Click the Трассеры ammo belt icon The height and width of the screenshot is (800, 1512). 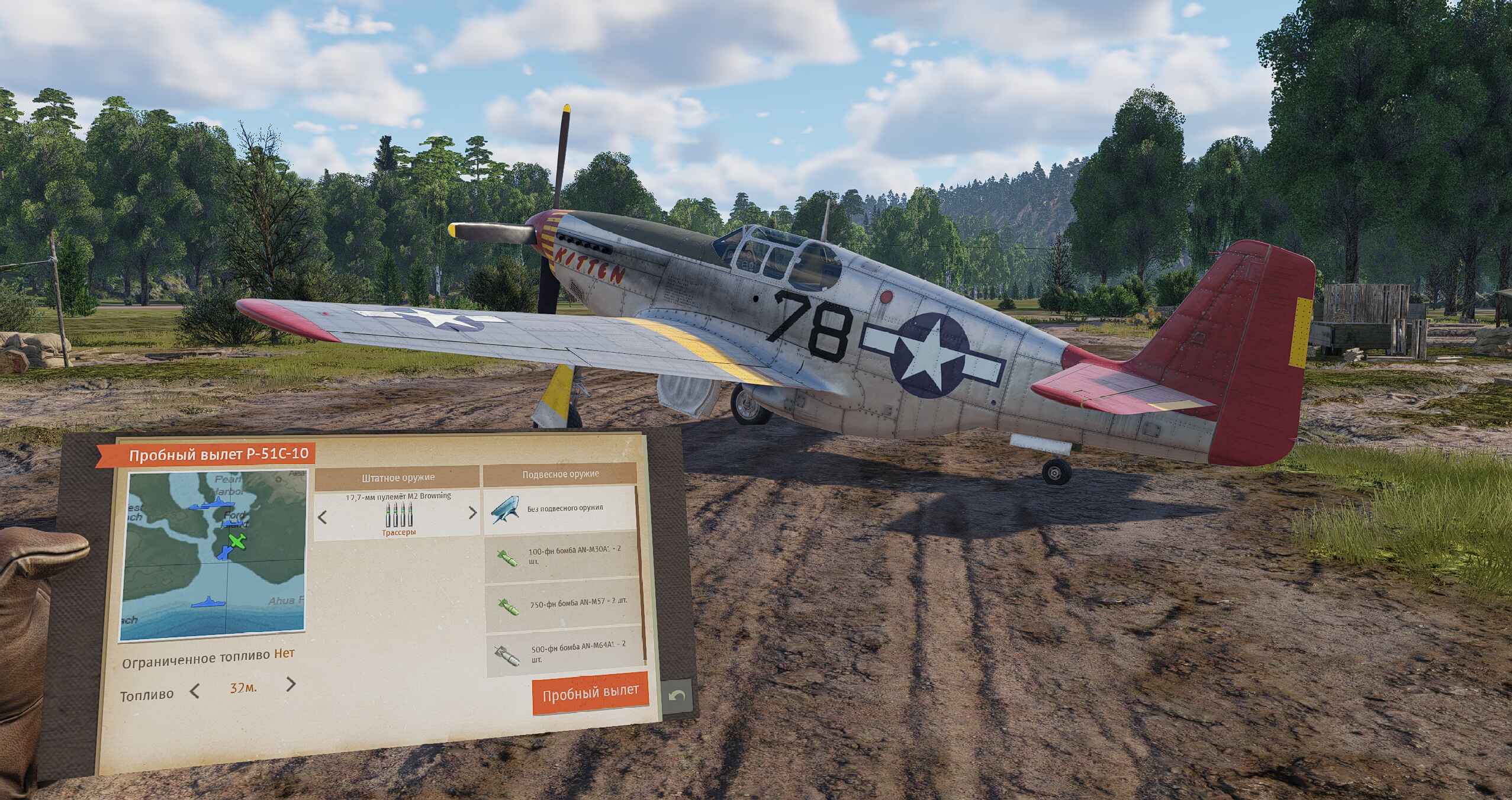(x=398, y=517)
